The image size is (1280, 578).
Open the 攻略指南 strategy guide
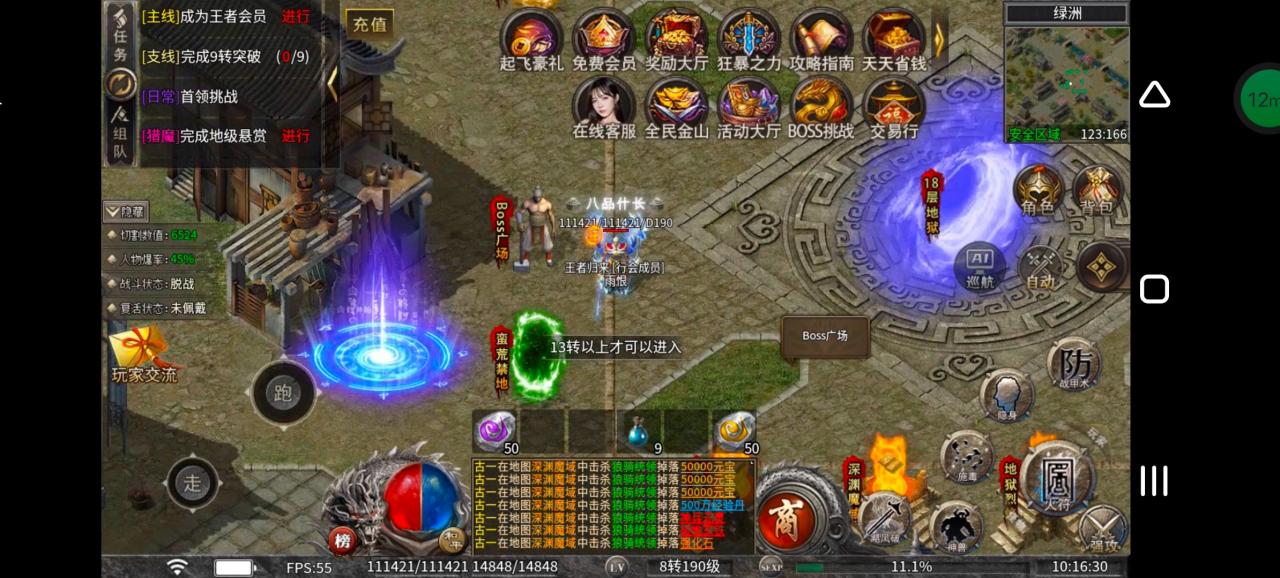point(821,37)
